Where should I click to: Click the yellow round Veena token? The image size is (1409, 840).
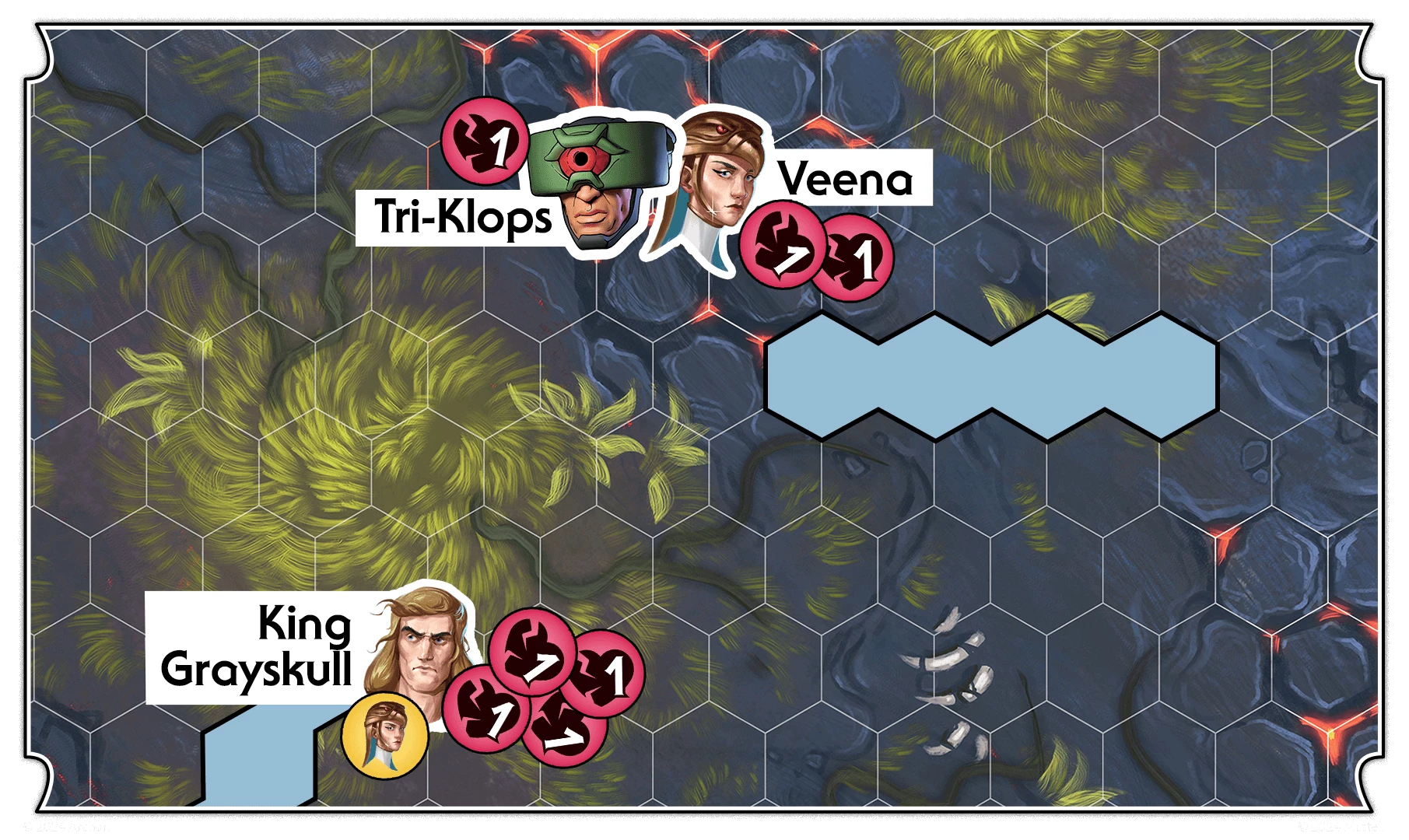pos(385,735)
